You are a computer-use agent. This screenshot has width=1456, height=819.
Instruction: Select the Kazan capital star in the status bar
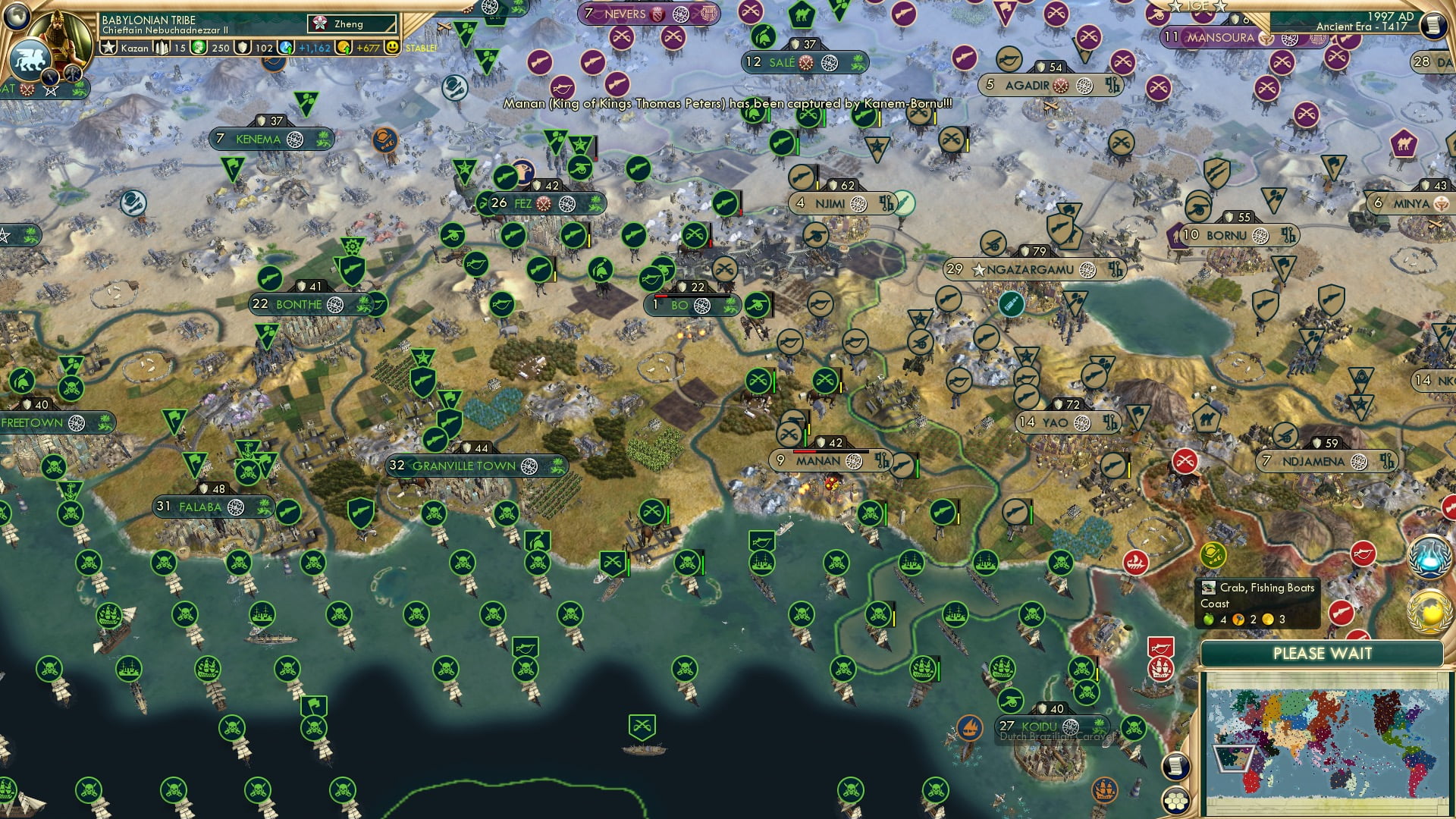(109, 46)
